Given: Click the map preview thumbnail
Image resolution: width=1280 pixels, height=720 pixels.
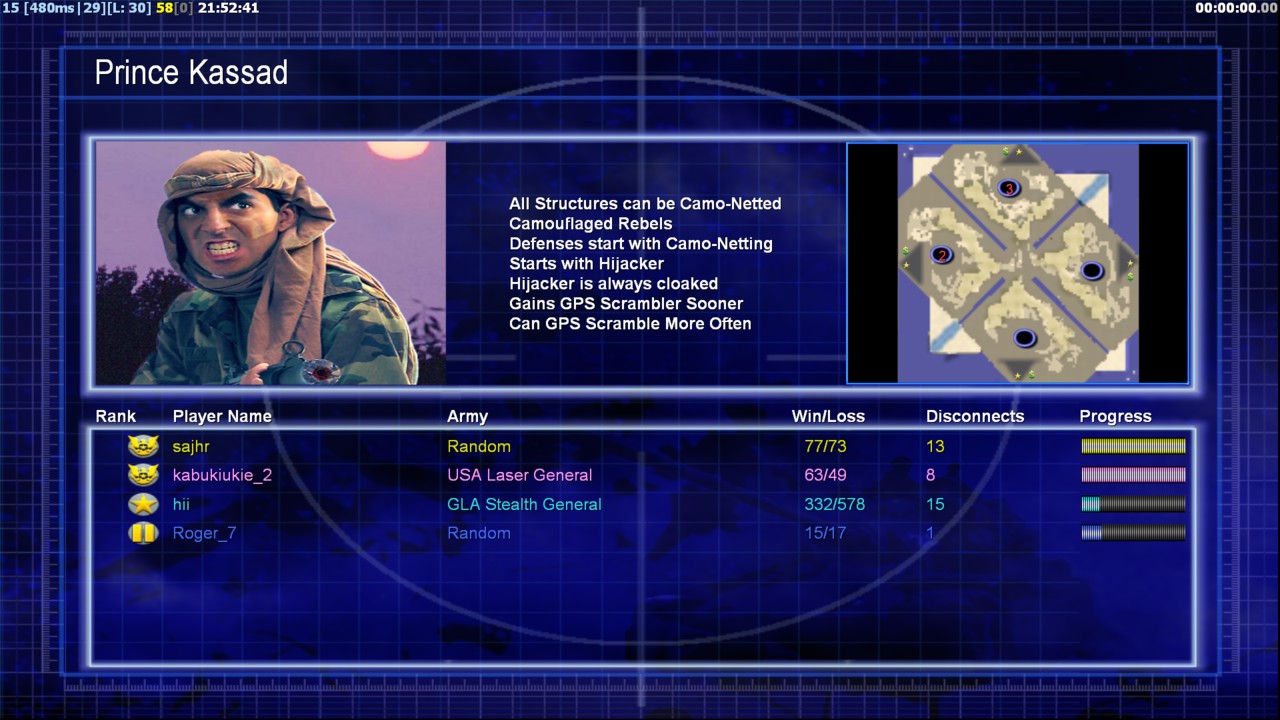Looking at the screenshot, I should point(1017,263).
